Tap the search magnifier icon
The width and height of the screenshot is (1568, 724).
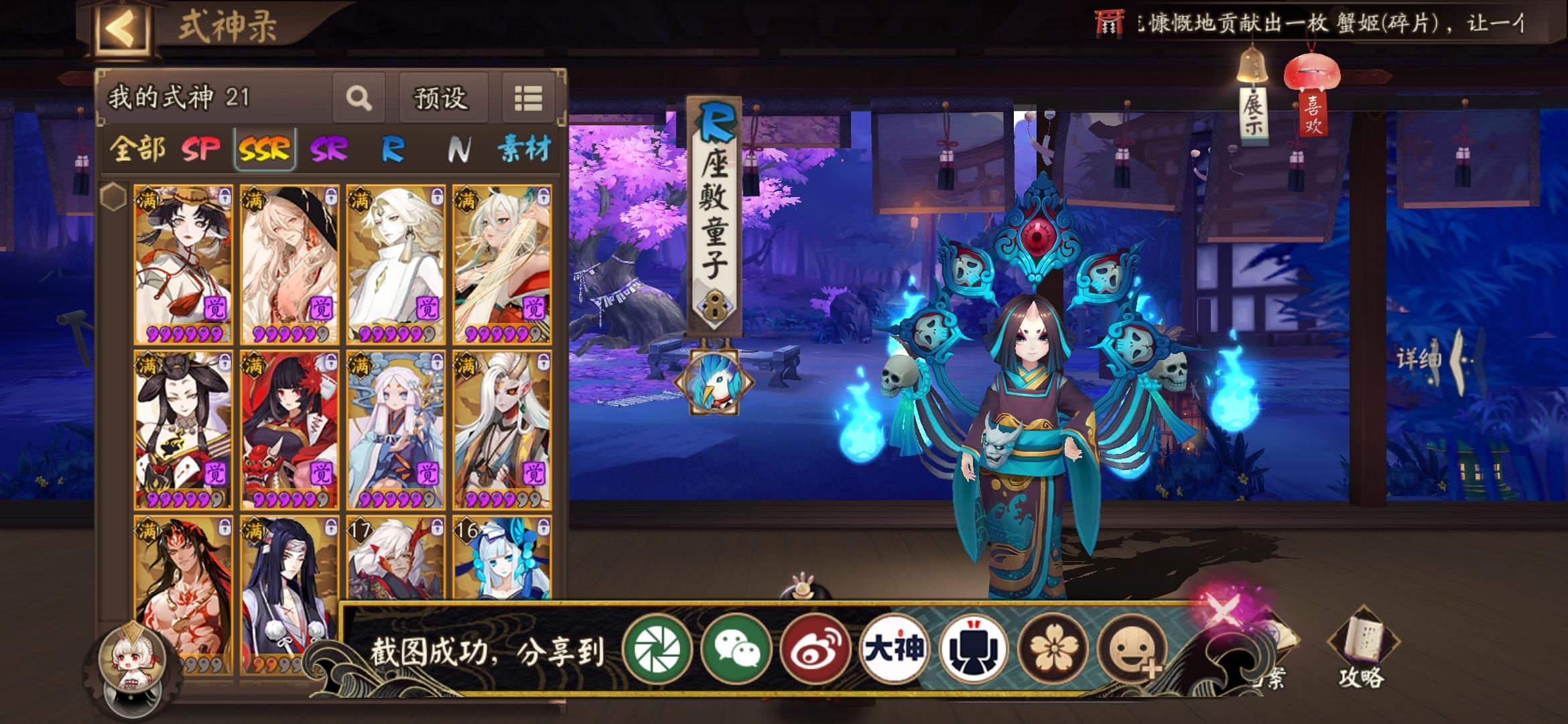[361, 98]
